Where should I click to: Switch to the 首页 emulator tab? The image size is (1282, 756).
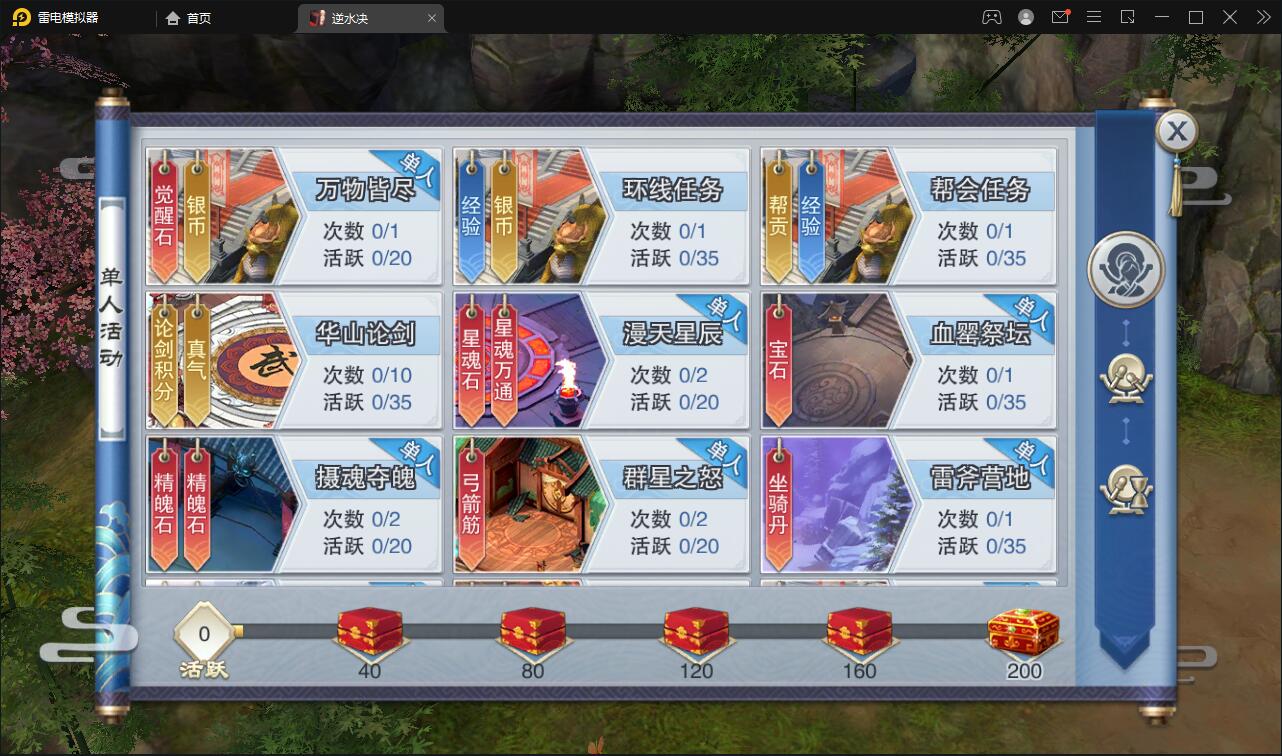click(189, 18)
